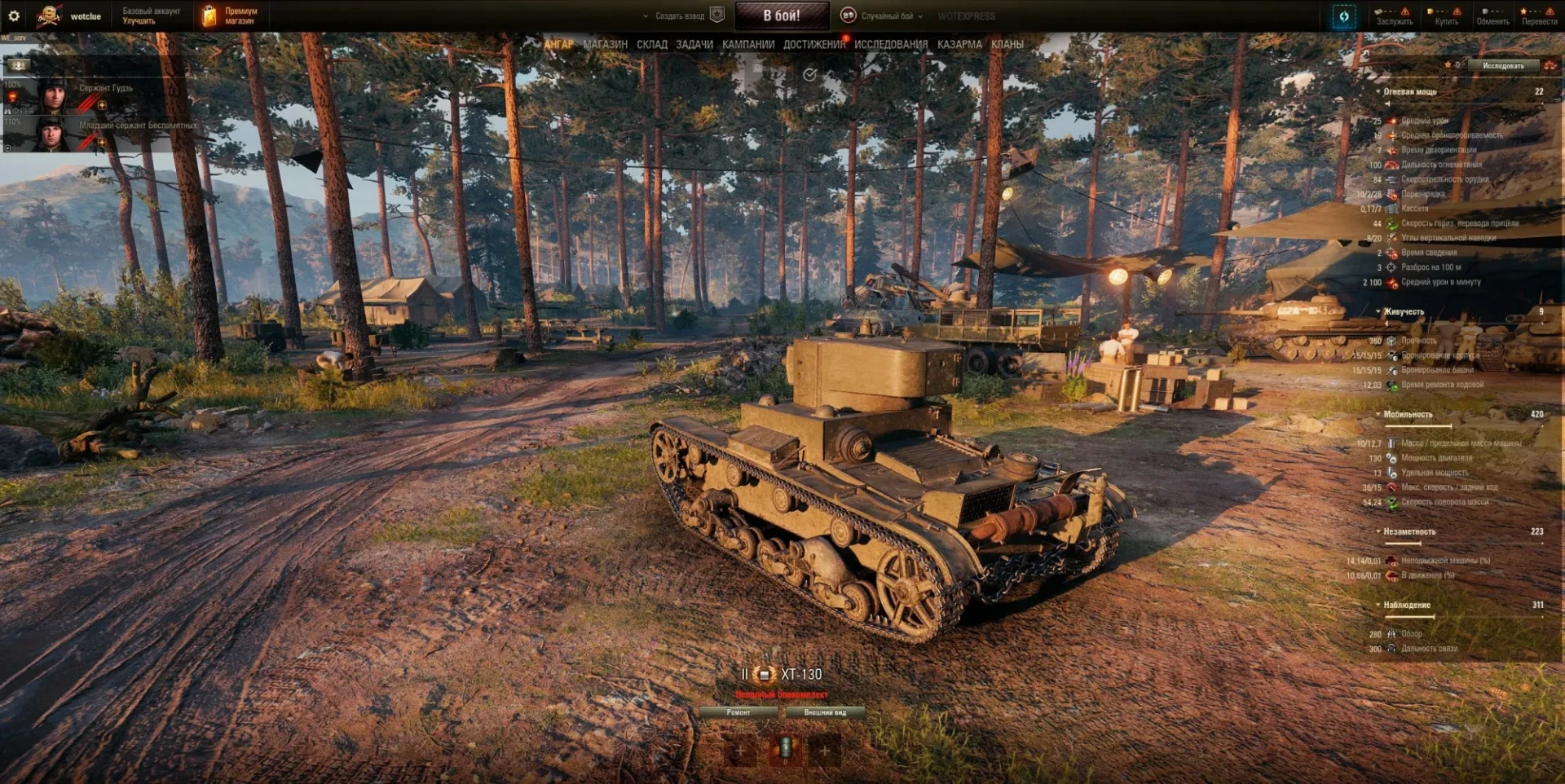
Task: Select the ammo shell slot under XT-130
Action: tap(785, 748)
